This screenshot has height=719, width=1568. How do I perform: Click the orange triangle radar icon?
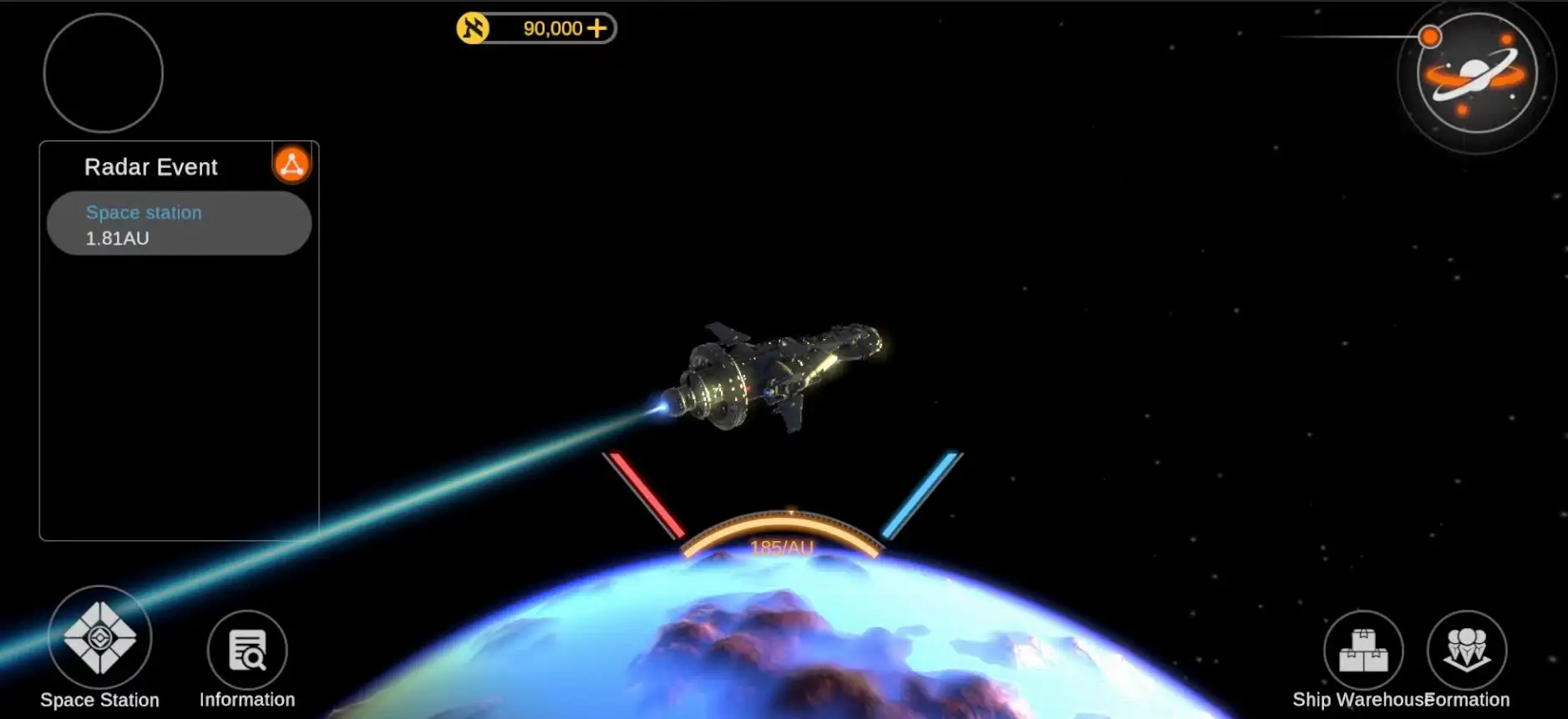[292, 165]
